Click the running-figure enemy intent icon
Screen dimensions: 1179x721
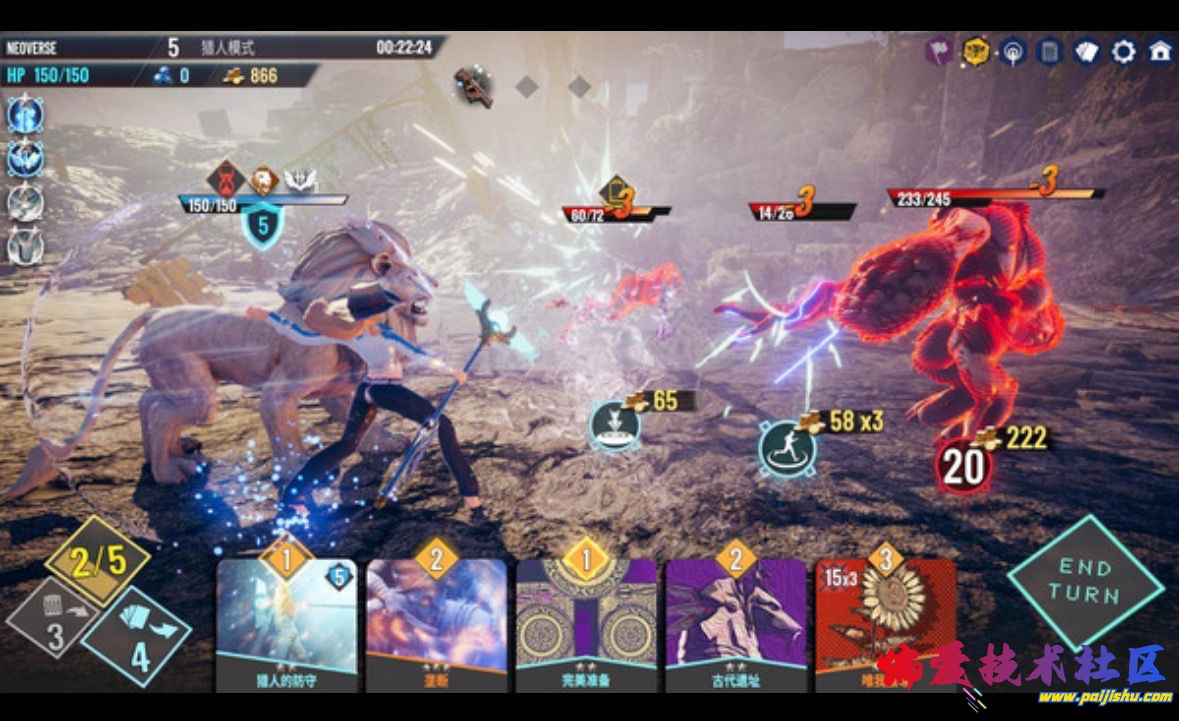click(786, 447)
